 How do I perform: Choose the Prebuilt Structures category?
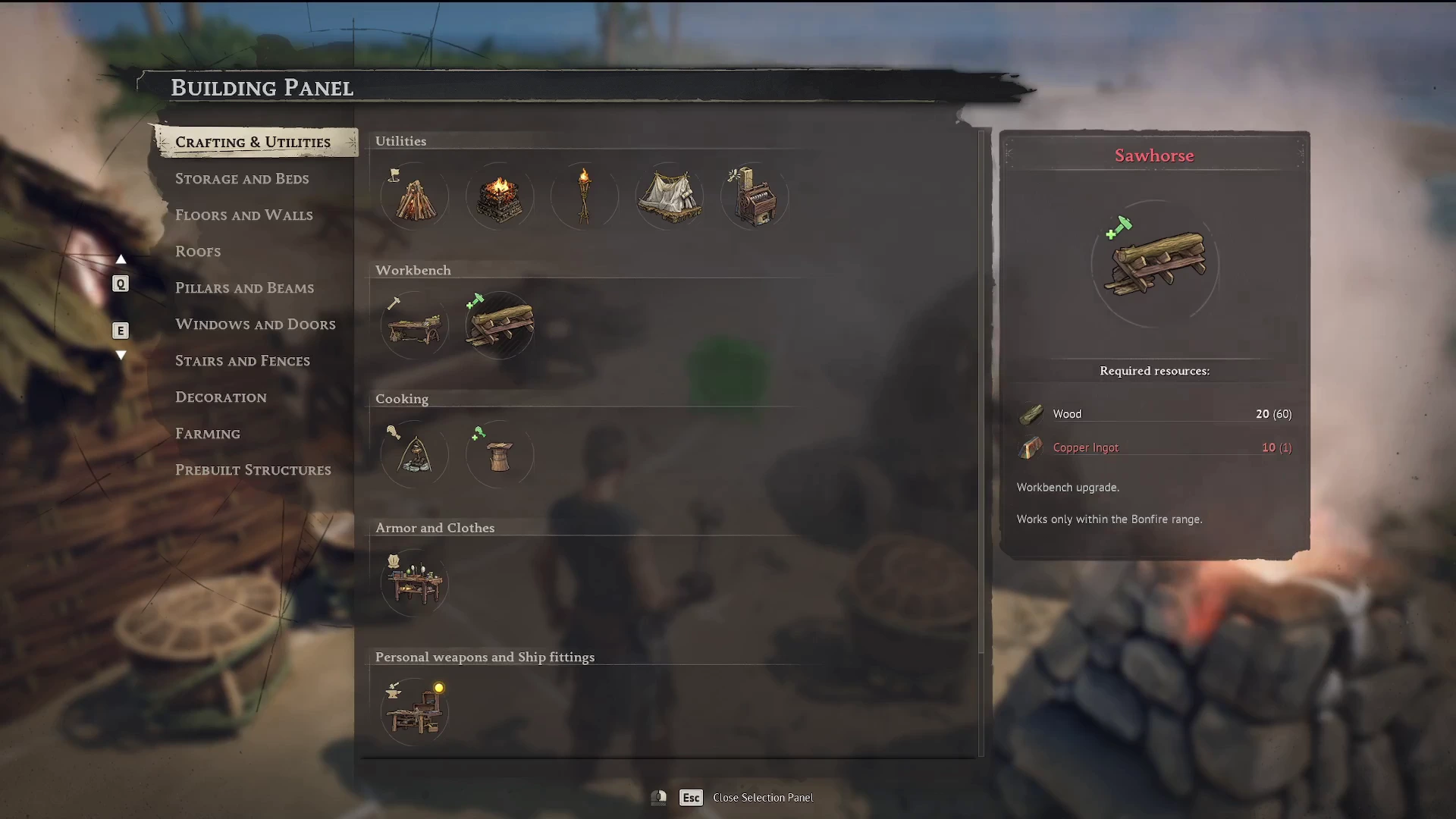tap(253, 470)
